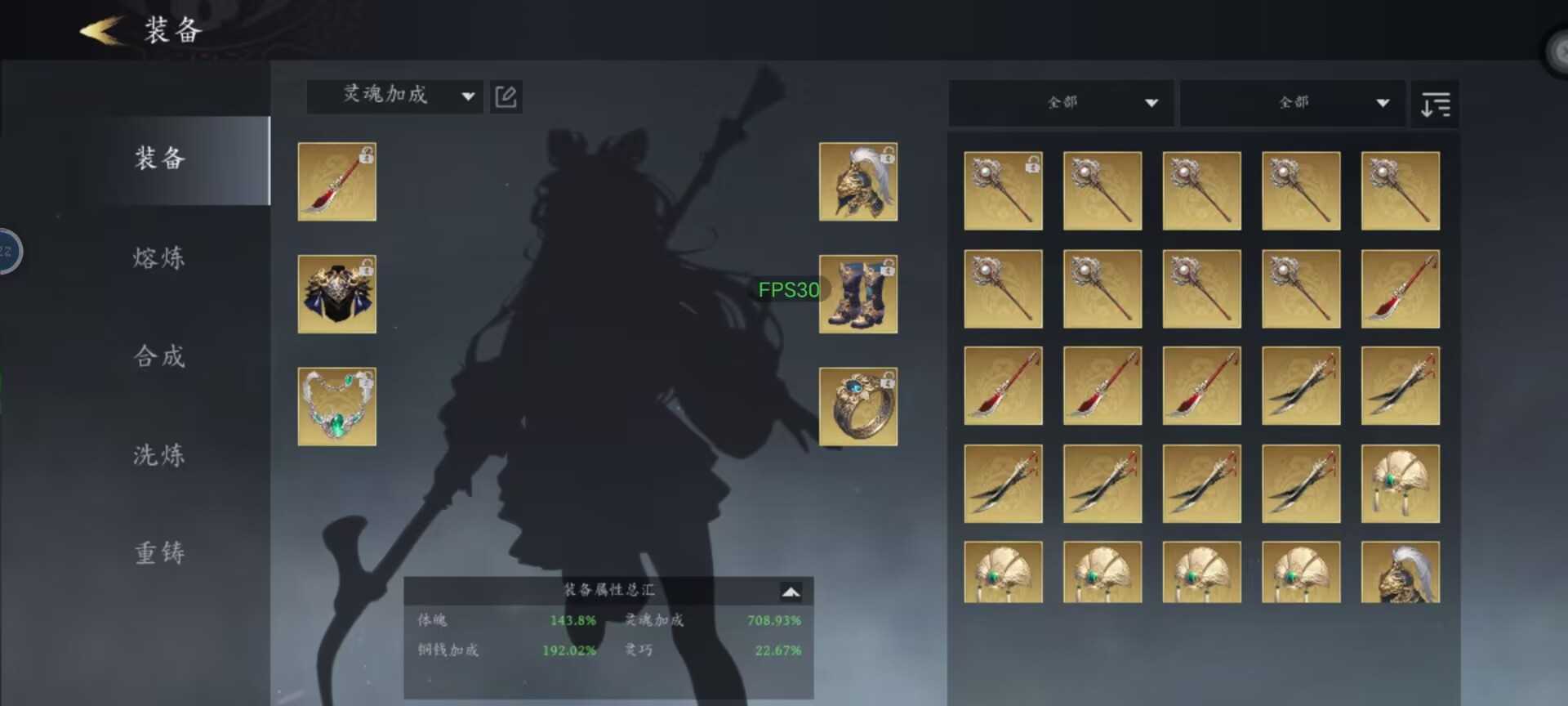Pick the plumed bronze helmet in inventory
Viewport: 1568px width, 706px height.
pyautogui.click(x=1400, y=573)
